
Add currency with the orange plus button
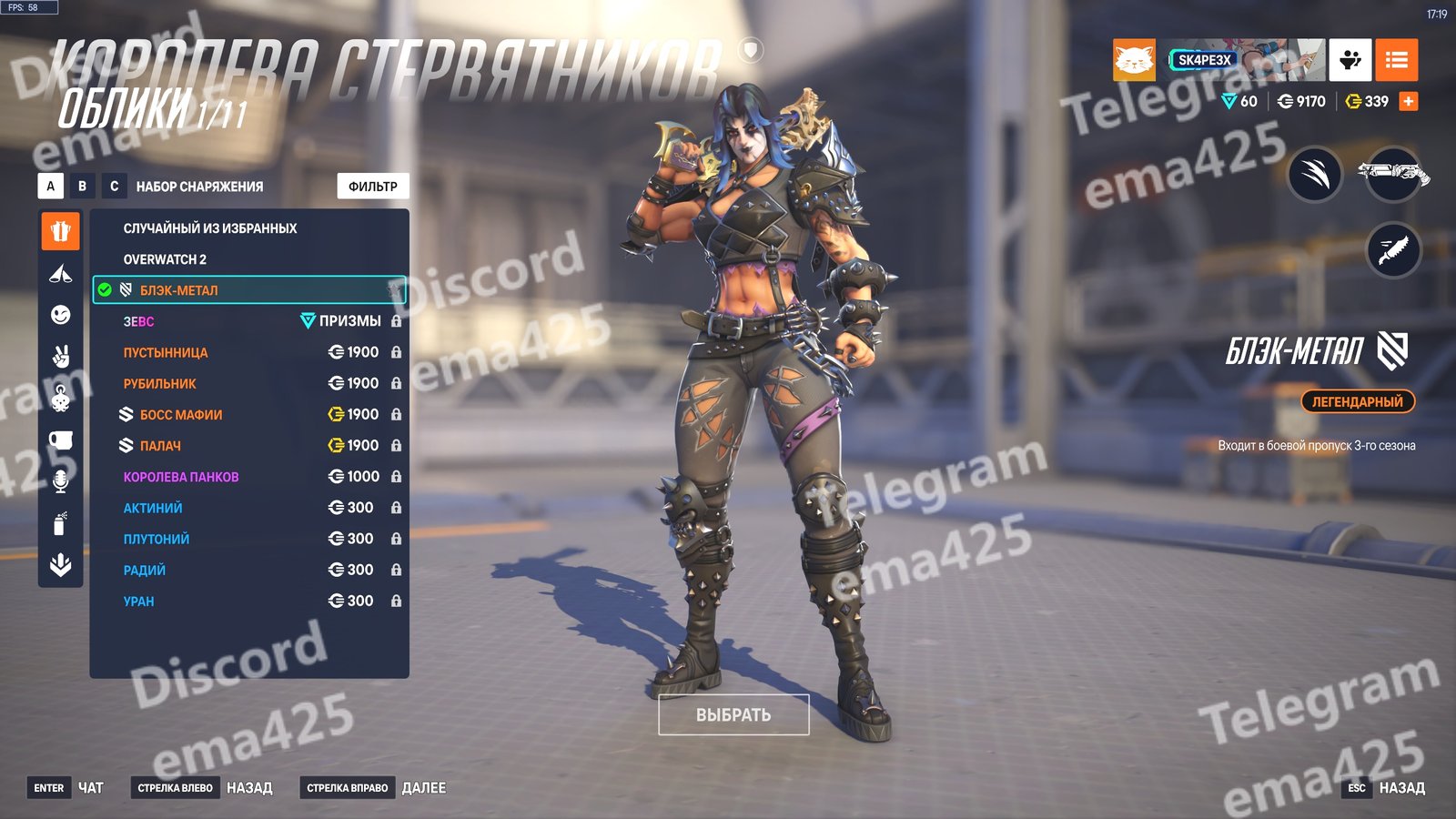tap(1409, 101)
